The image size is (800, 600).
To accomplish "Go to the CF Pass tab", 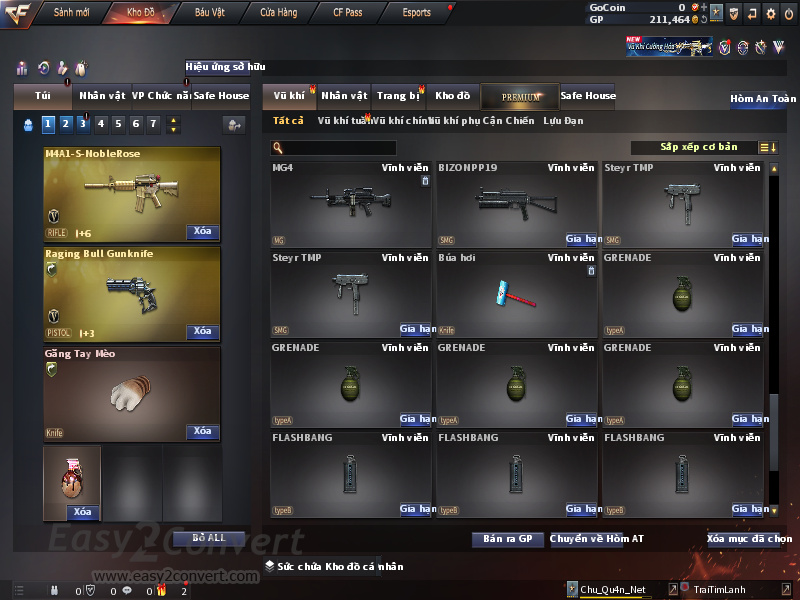I will click(349, 13).
